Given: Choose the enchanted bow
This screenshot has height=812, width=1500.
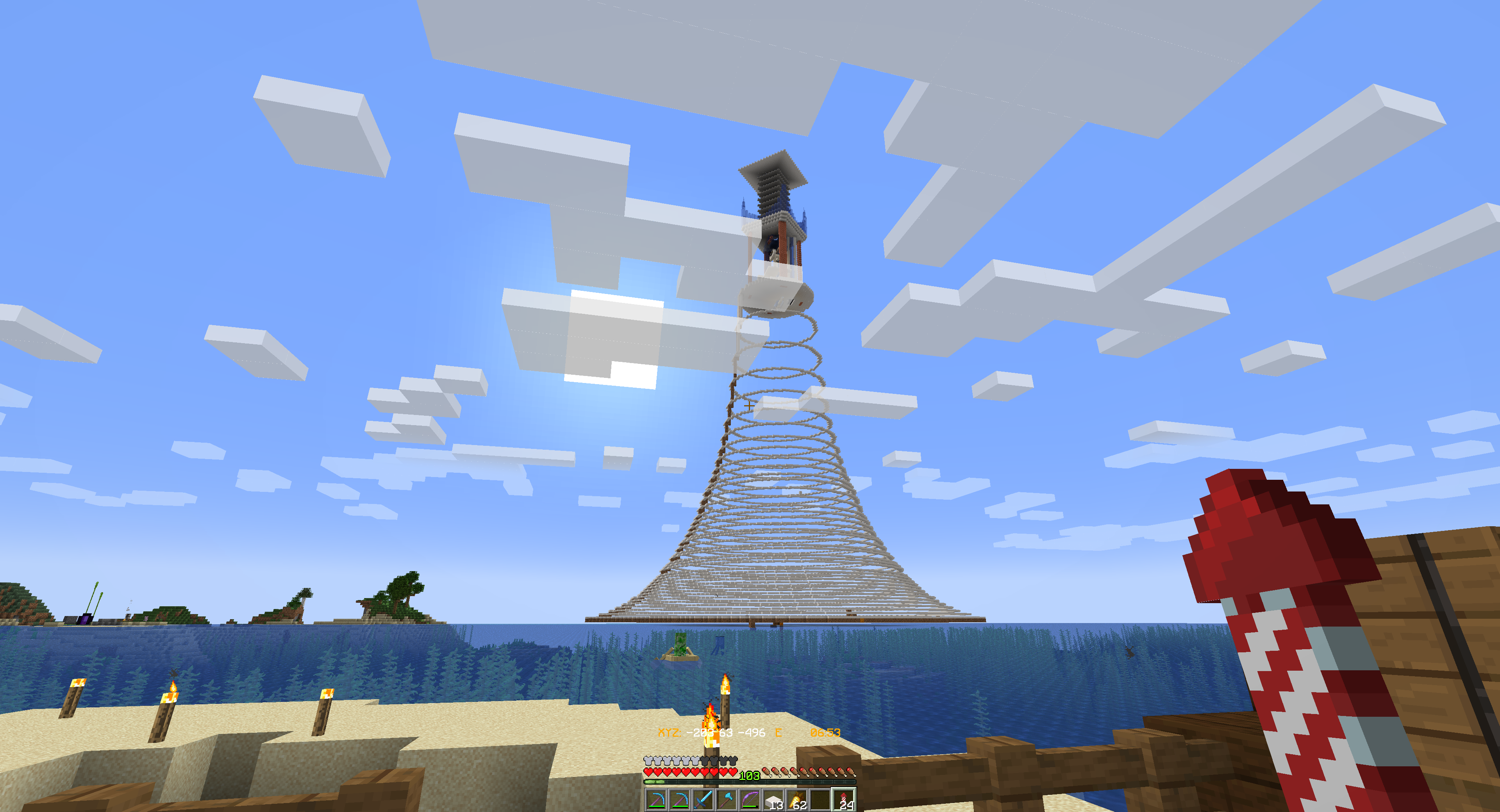Looking at the screenshot, I should pos(750,800).
